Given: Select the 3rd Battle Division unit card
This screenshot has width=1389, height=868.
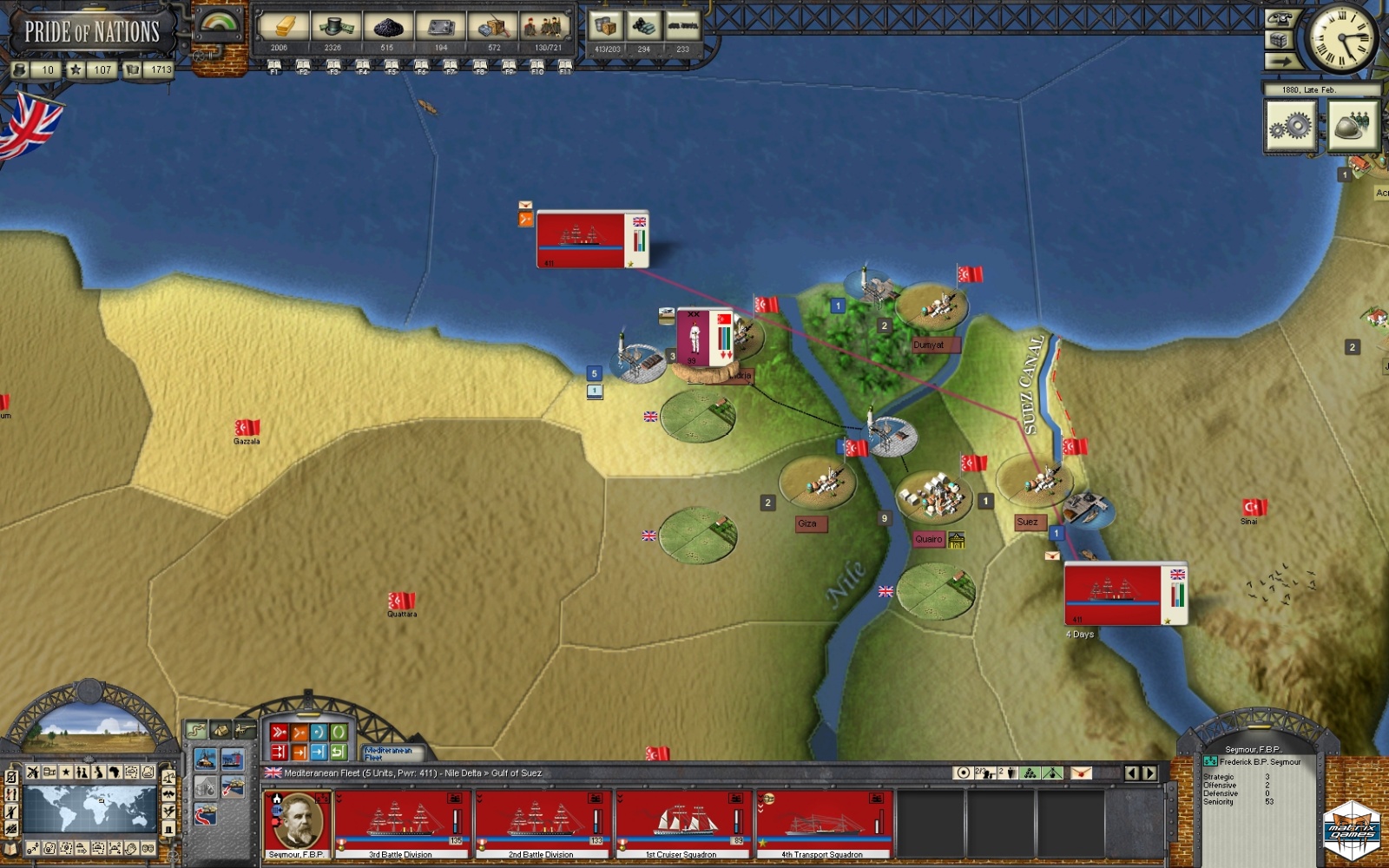Looking at the screenshot, I should point(401,823).
